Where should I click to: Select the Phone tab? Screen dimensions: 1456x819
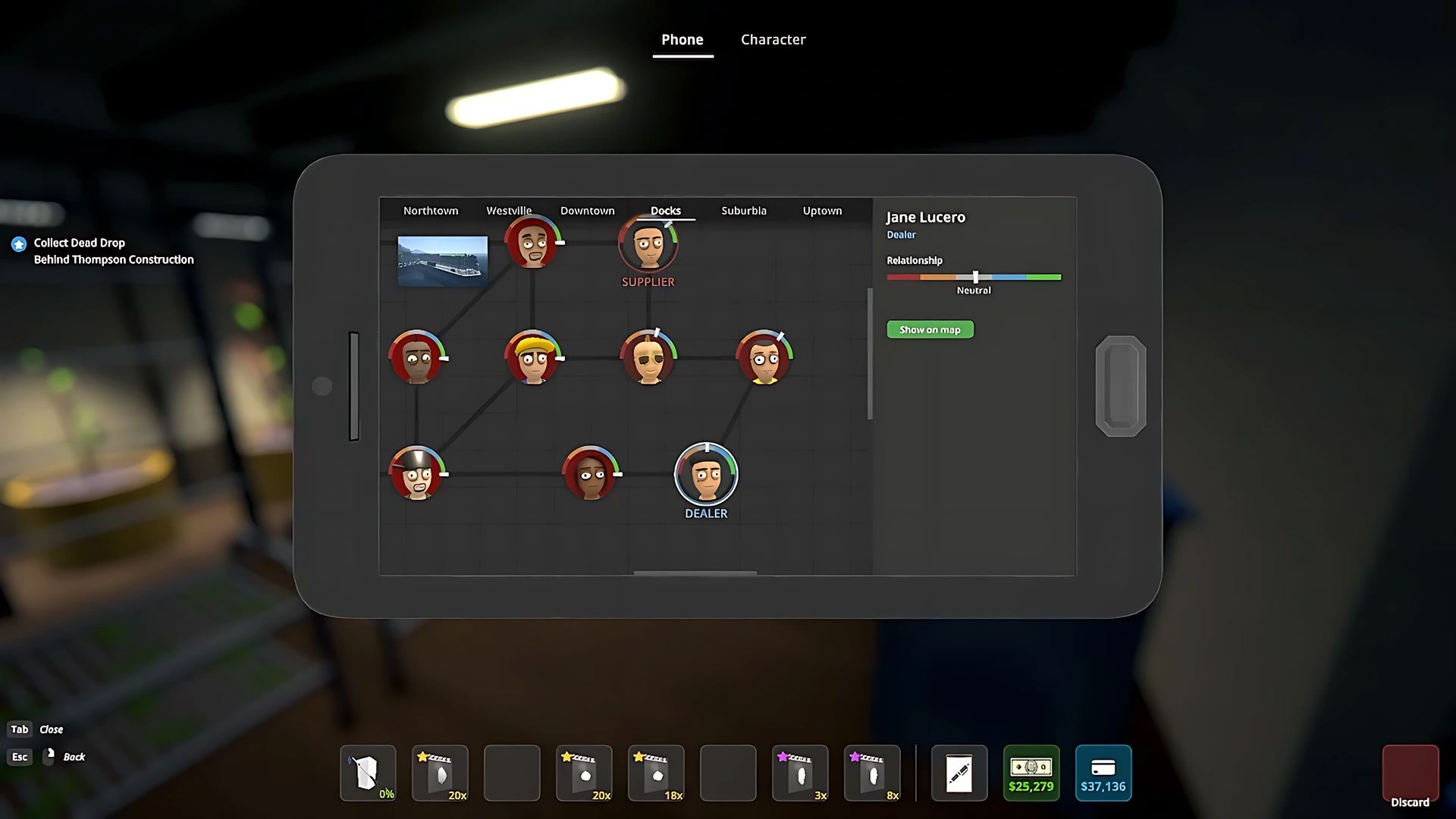point(682,39)
